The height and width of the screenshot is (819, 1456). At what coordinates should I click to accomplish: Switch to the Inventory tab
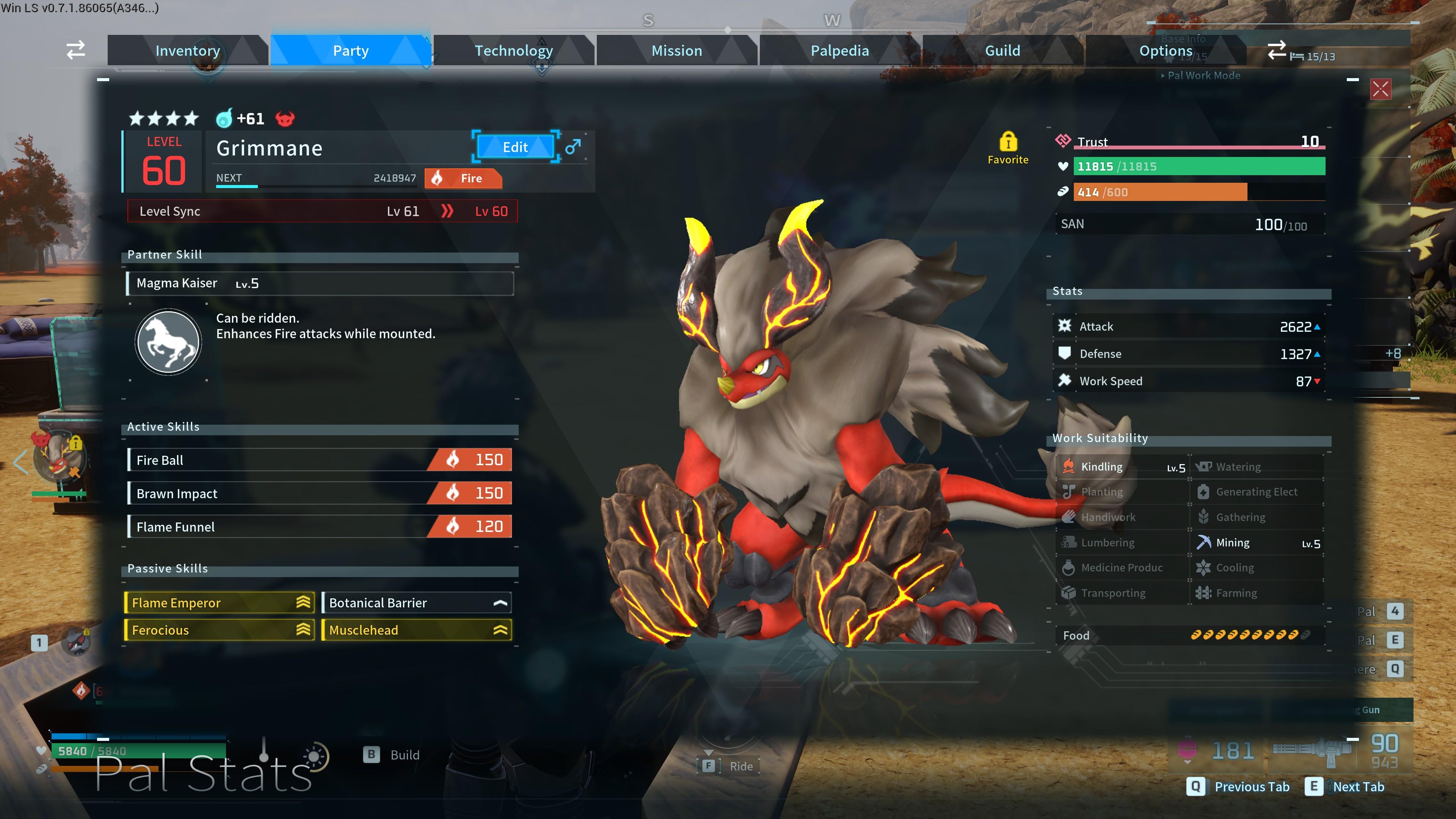(x=187, y=51)
